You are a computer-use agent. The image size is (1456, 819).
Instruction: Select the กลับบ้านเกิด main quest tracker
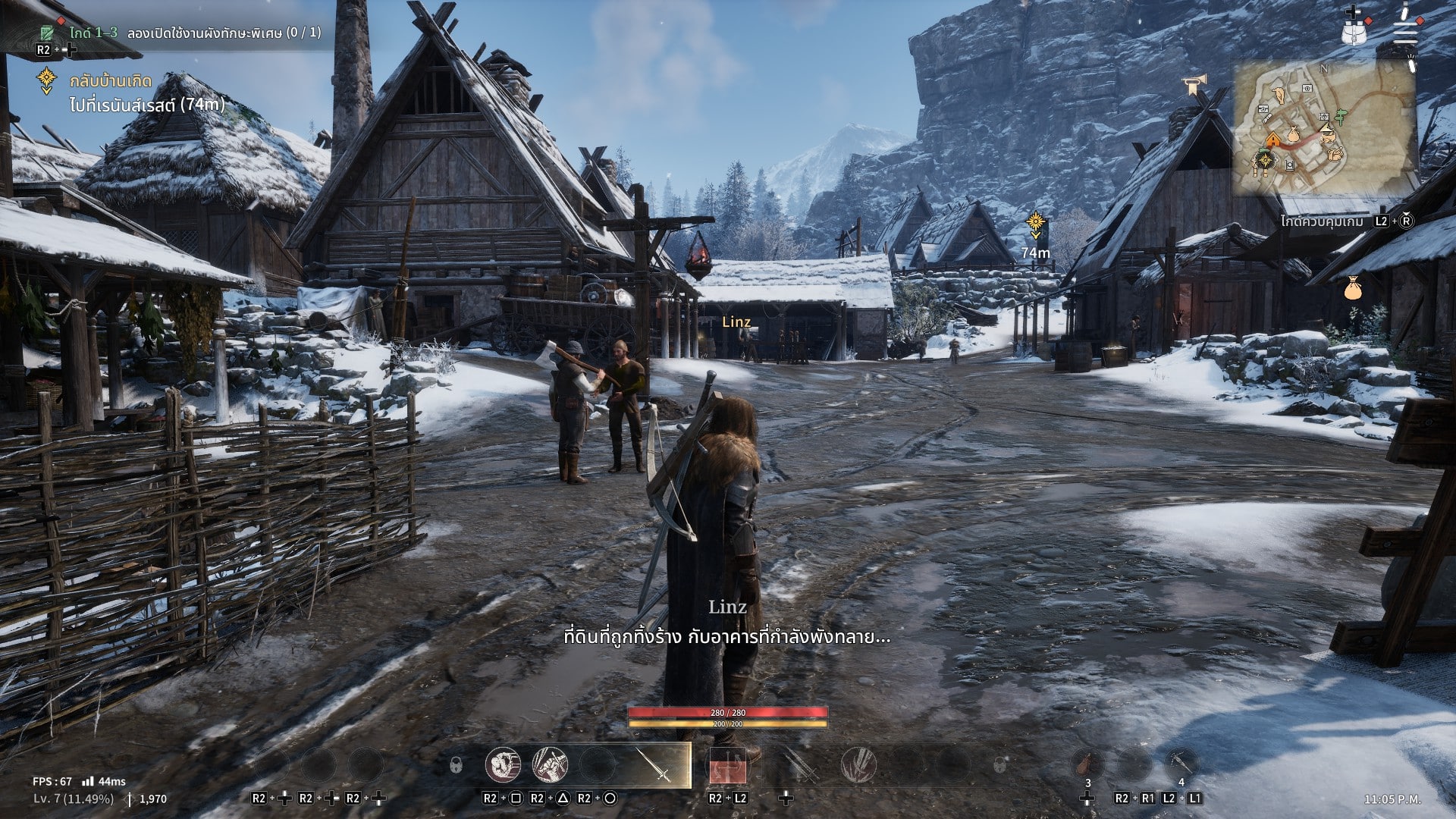pos(111,81)
